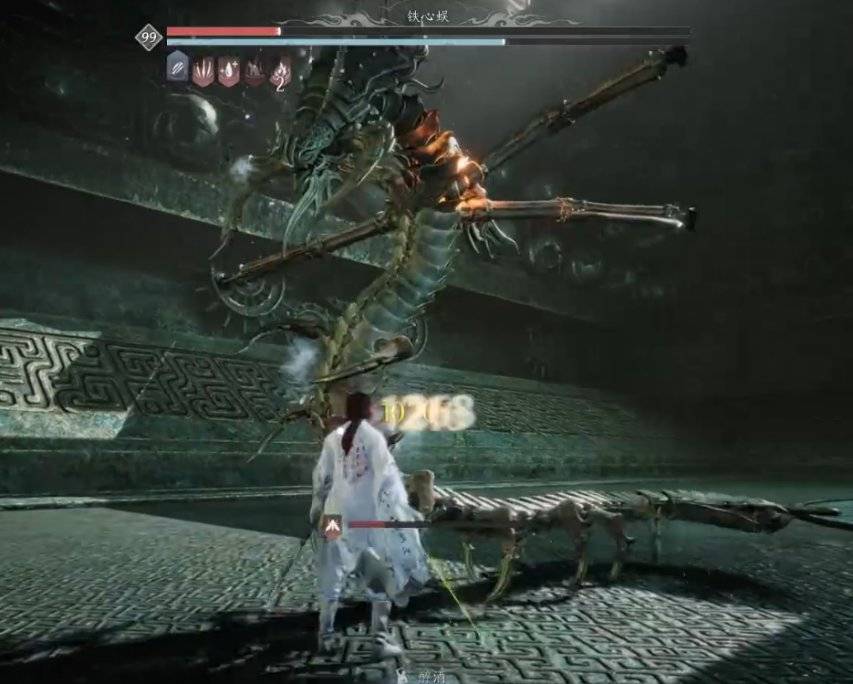
Task: Check the red flame icon with 2 stacks
Action: point(282,70)
